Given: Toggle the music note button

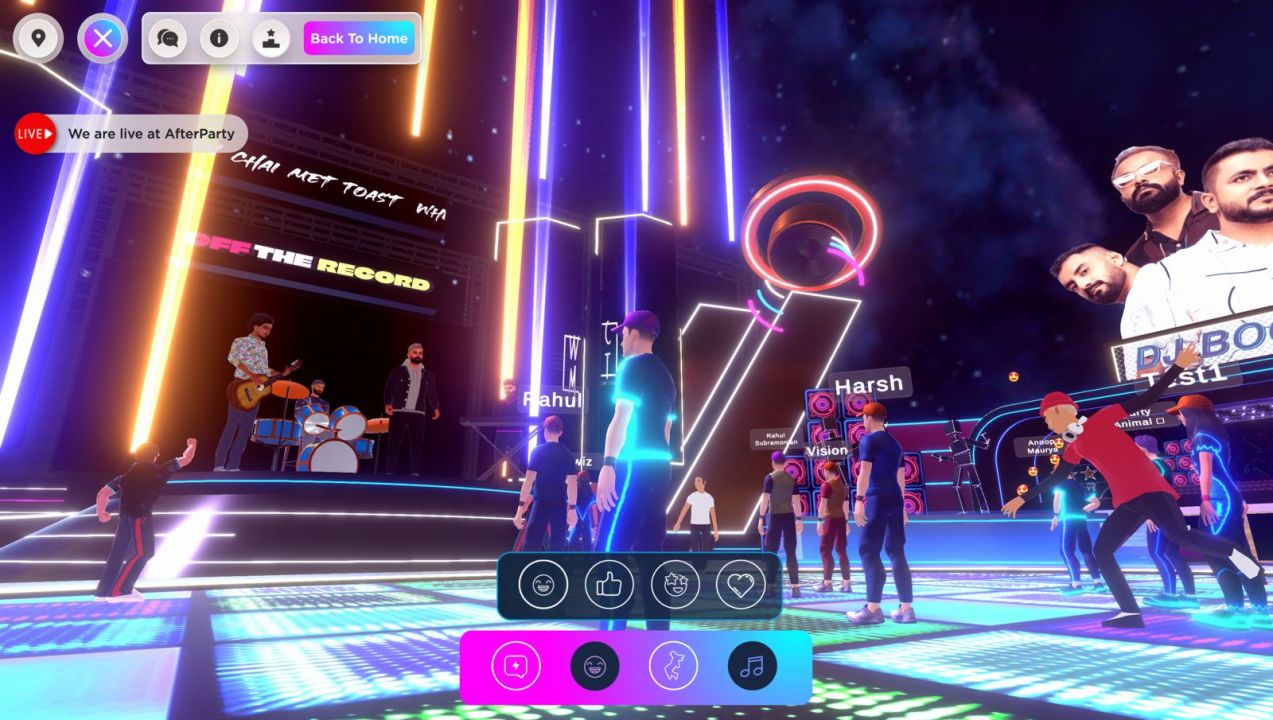Looking at the screenshot, I should 752,666.
